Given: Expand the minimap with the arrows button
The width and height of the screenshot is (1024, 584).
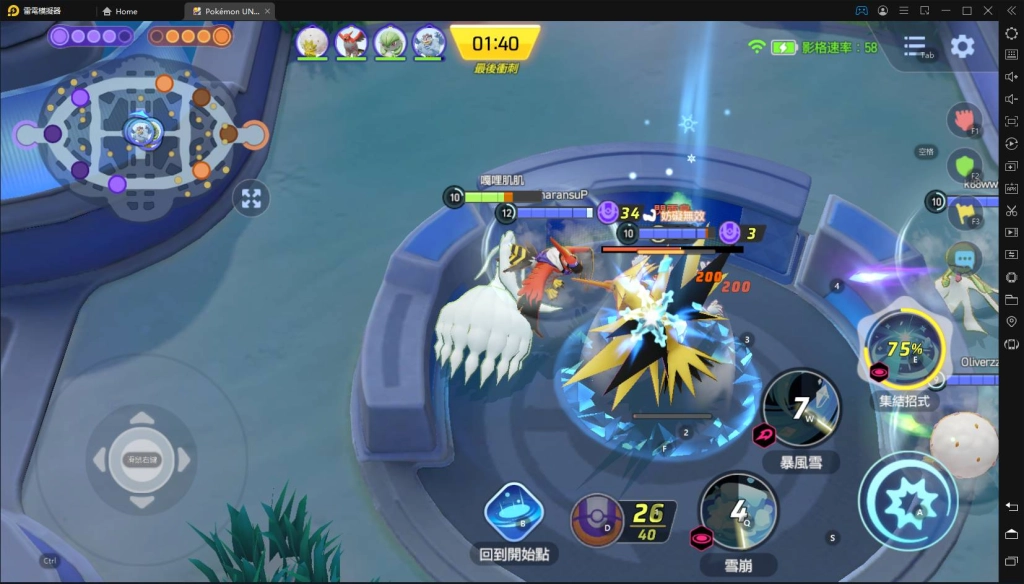Looking at the screenshot, I should (x=251, y=198).
